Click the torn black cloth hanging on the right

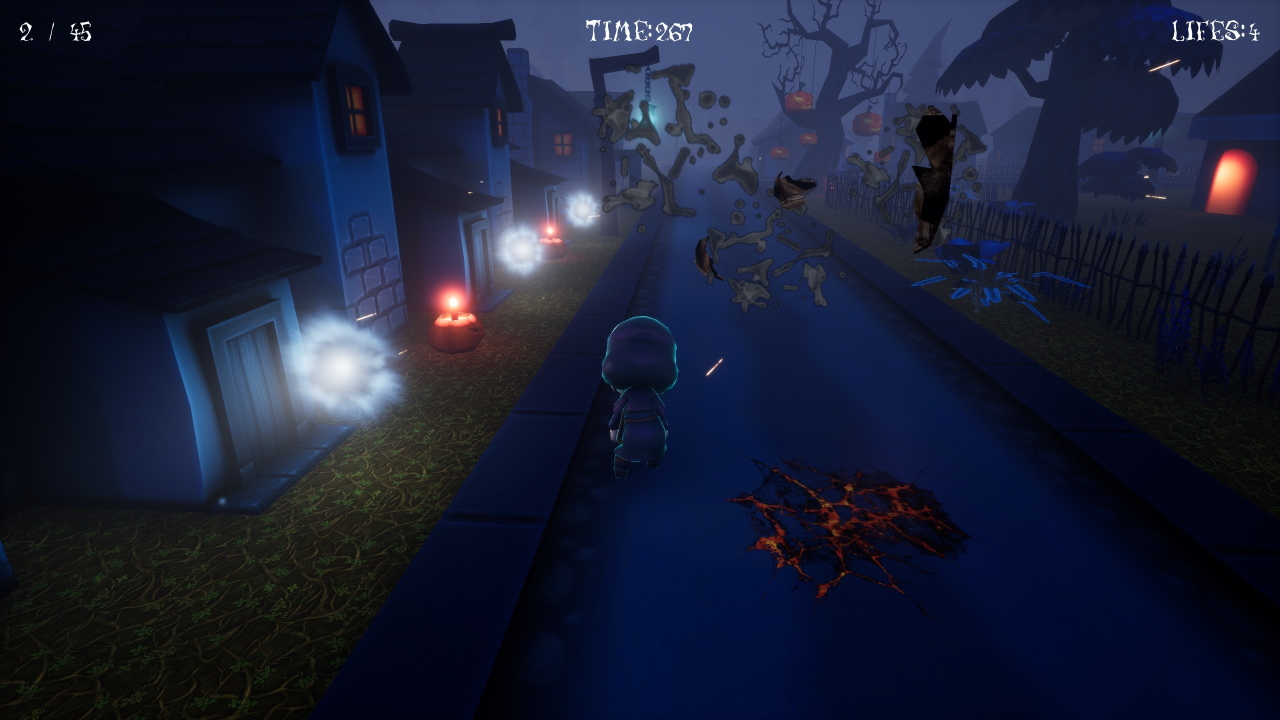click(930, 180)
